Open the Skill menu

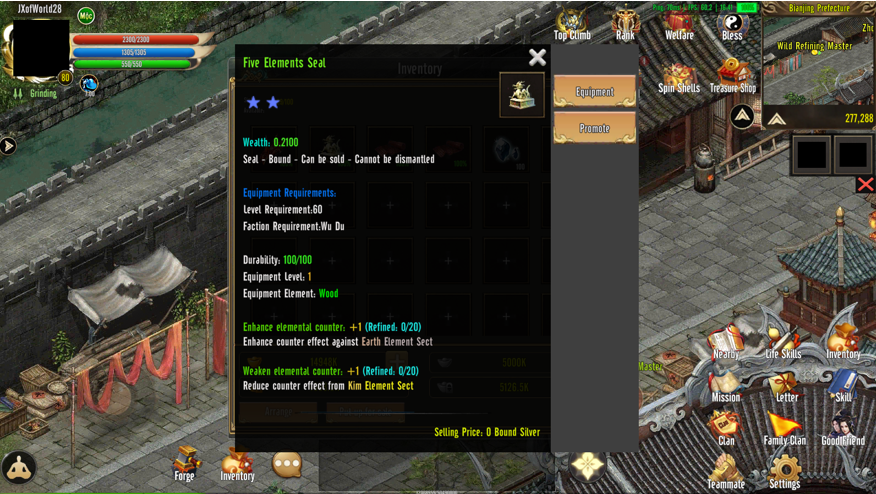[843, 384]
